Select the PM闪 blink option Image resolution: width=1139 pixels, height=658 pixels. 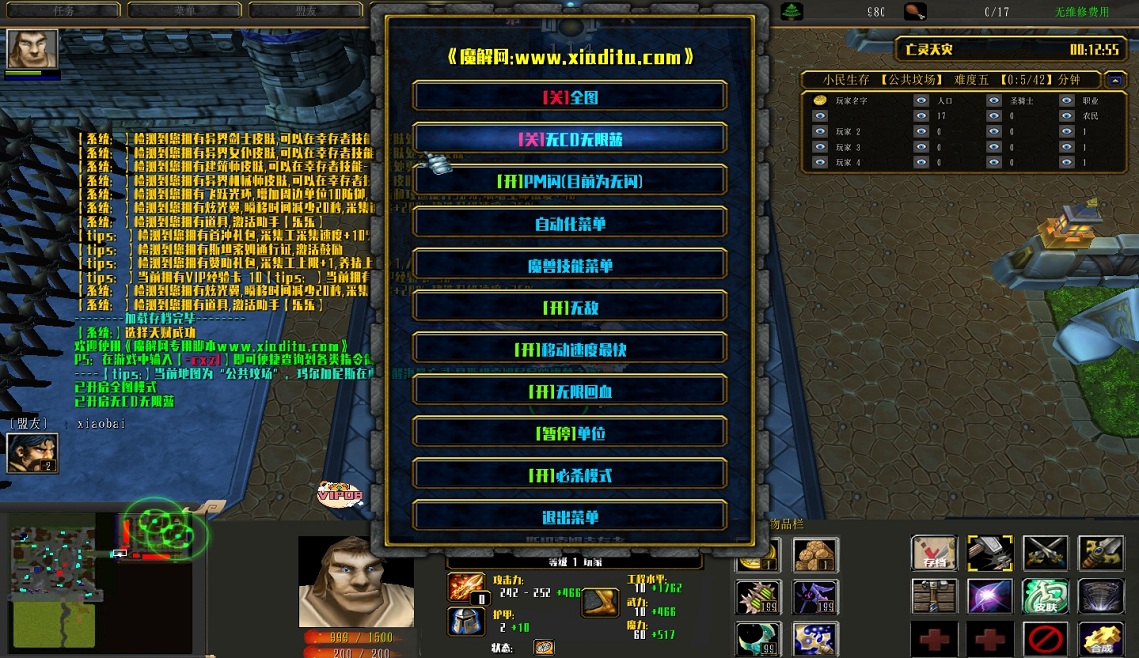569,181
